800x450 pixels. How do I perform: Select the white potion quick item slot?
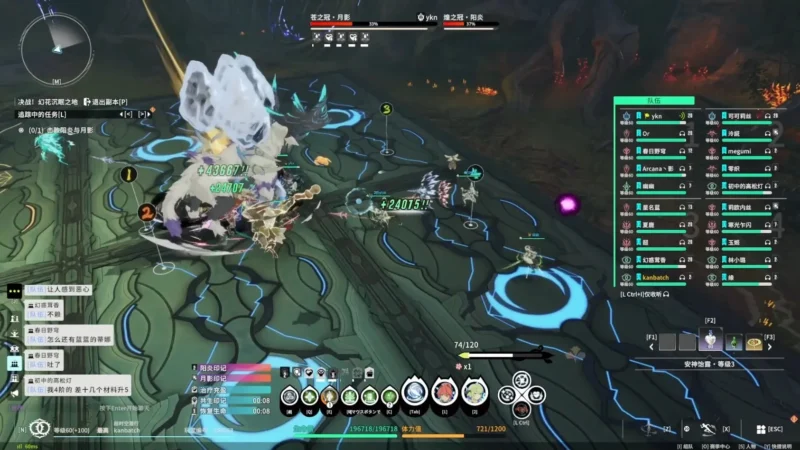click(x=711, y=341)
